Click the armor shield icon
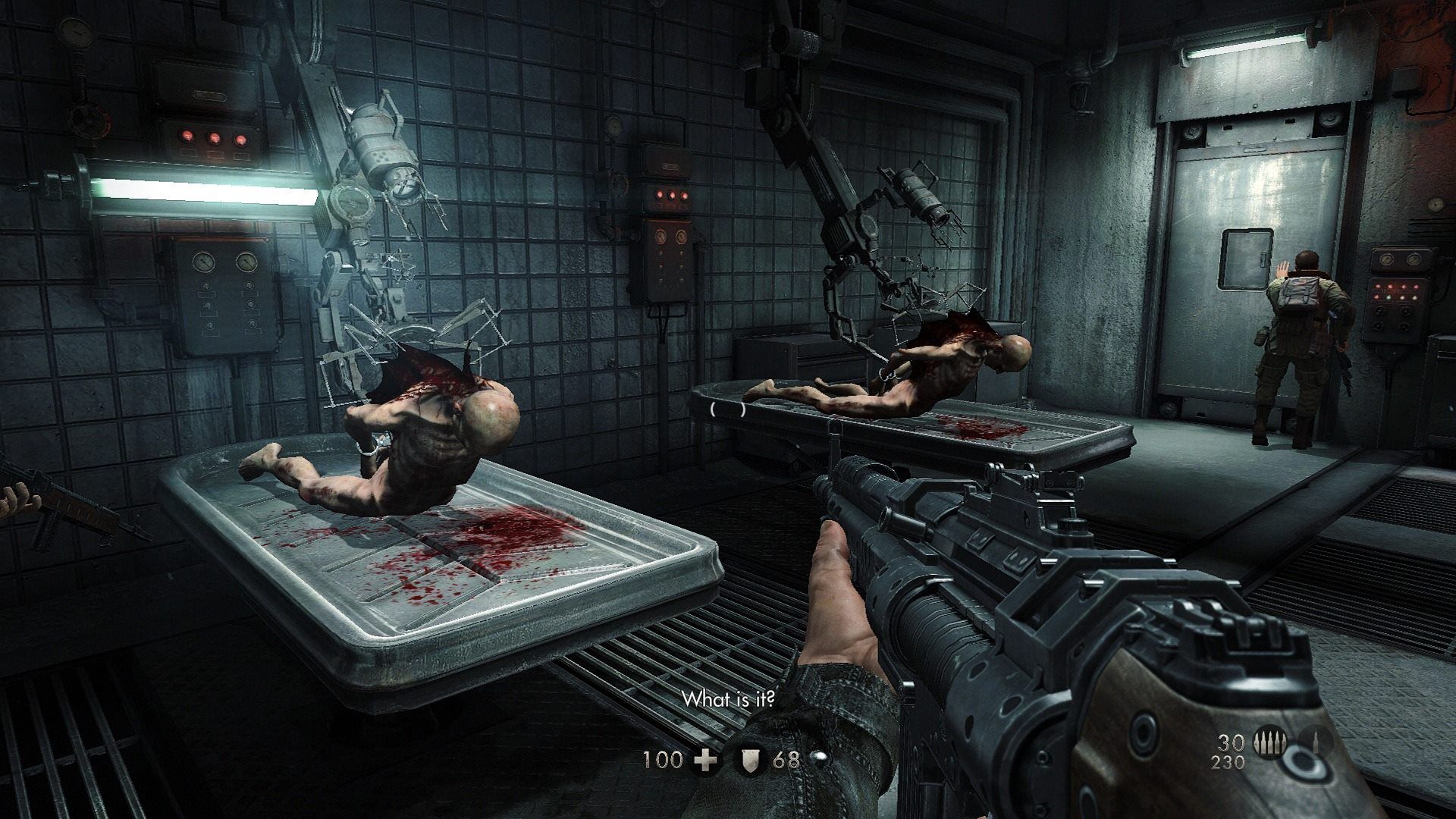The image size is (1456, 819). coord(748,759)
